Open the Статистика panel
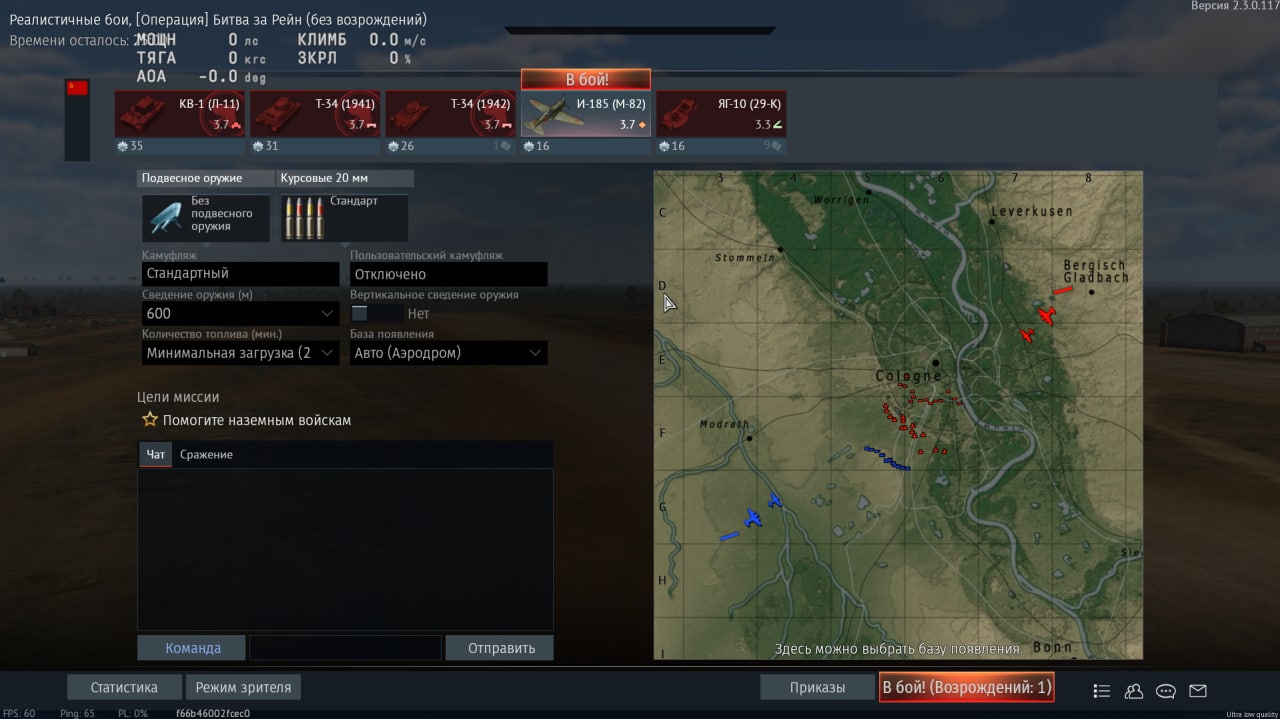The image size is (1280, 719). [x=124, y=688]
